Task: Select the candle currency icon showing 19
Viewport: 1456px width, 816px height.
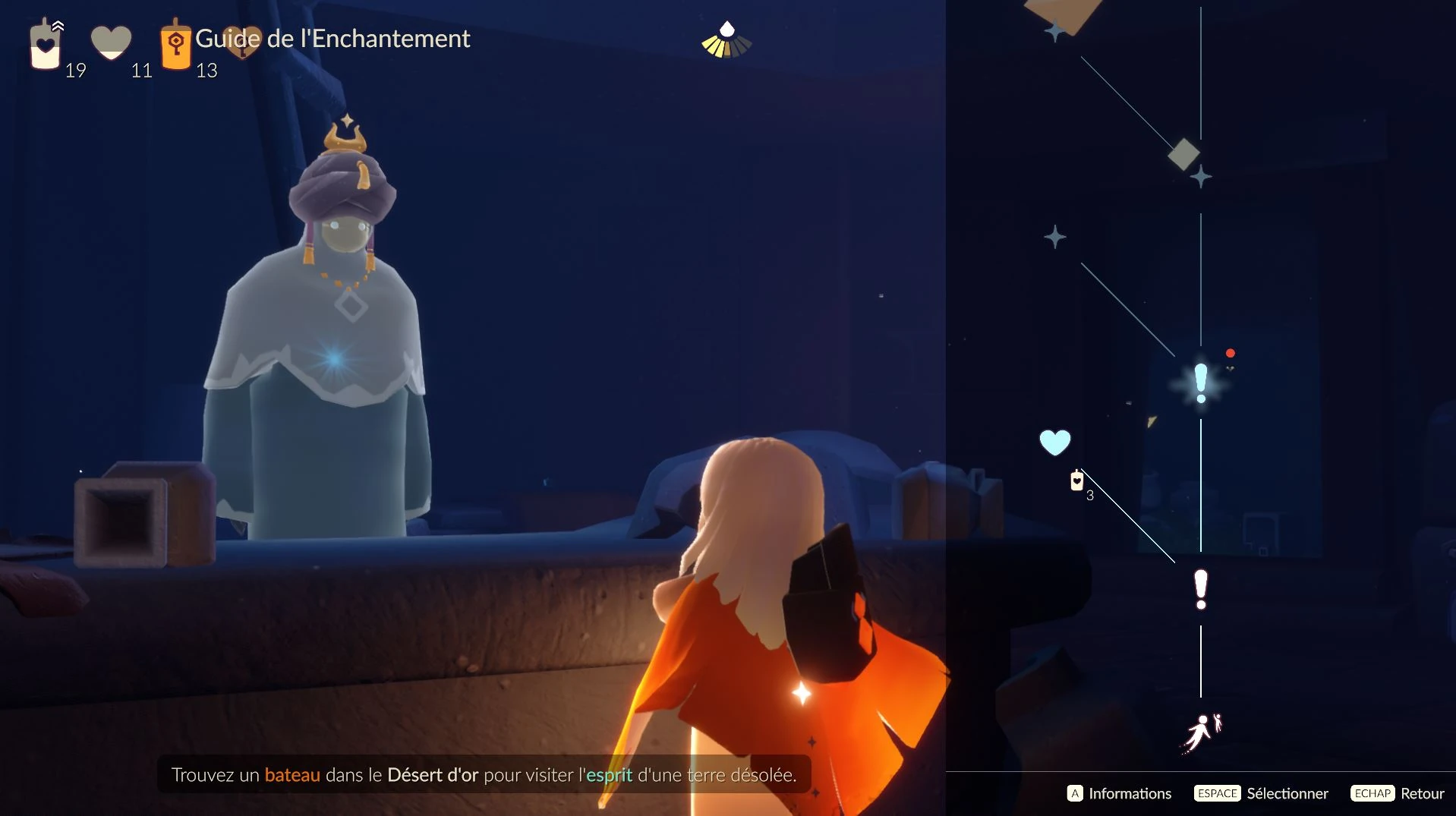Action: [44, 46]
